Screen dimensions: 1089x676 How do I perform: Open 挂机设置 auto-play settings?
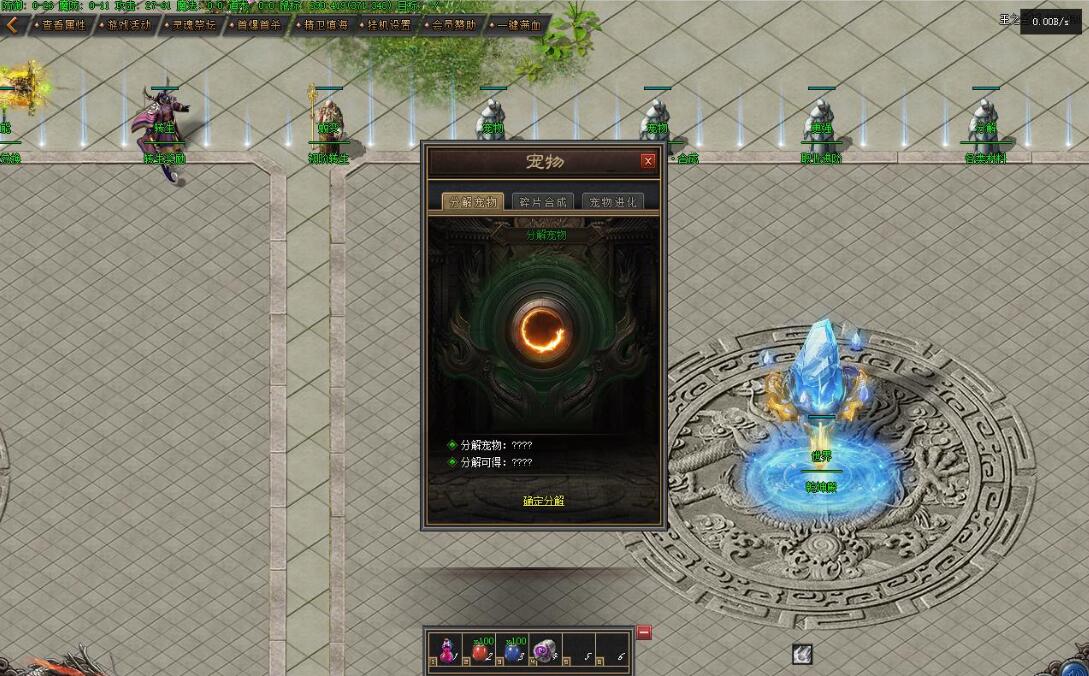pyautogui.click(x=386, y=25)
